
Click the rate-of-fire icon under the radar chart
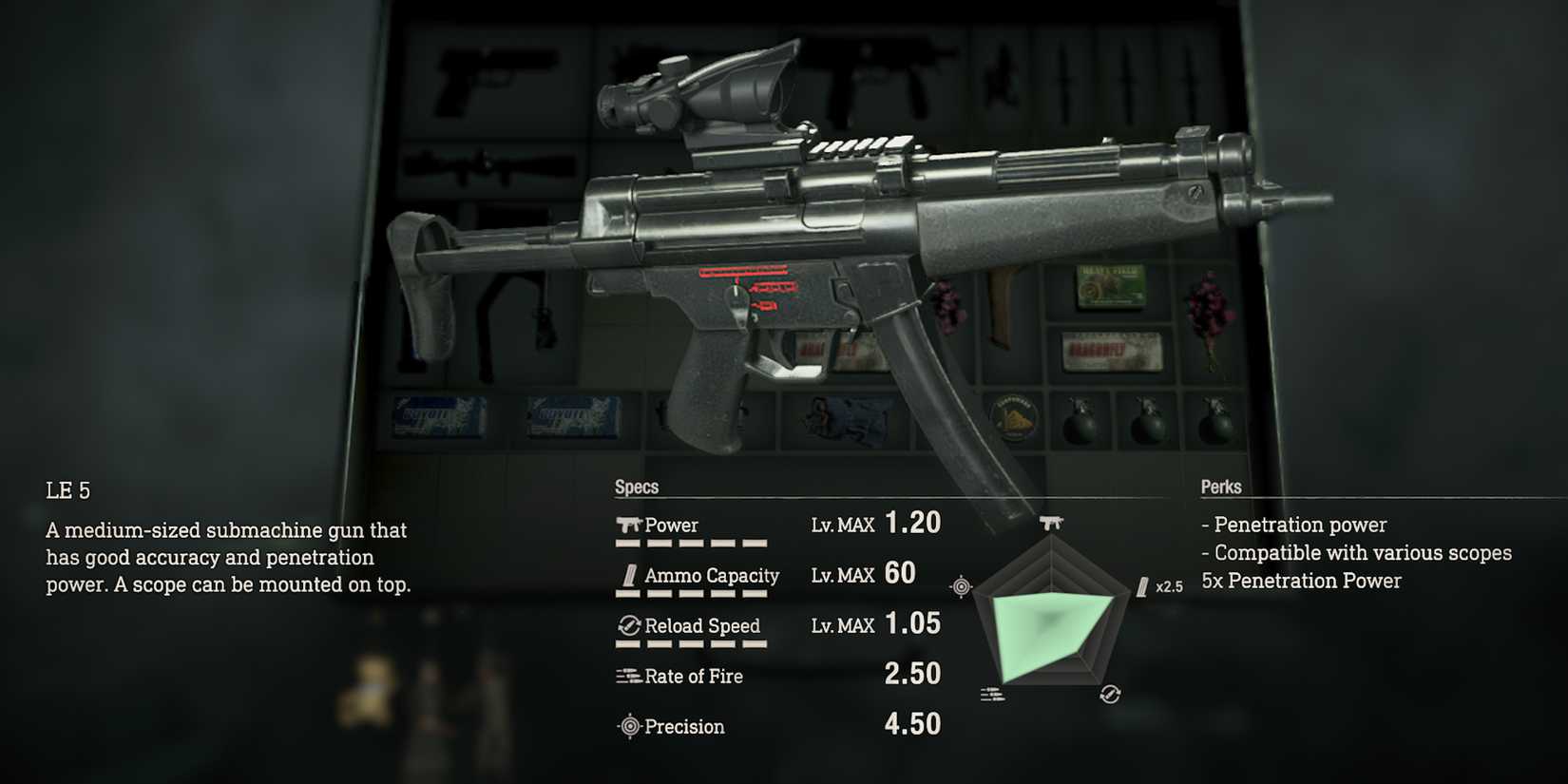coord(993,694)
